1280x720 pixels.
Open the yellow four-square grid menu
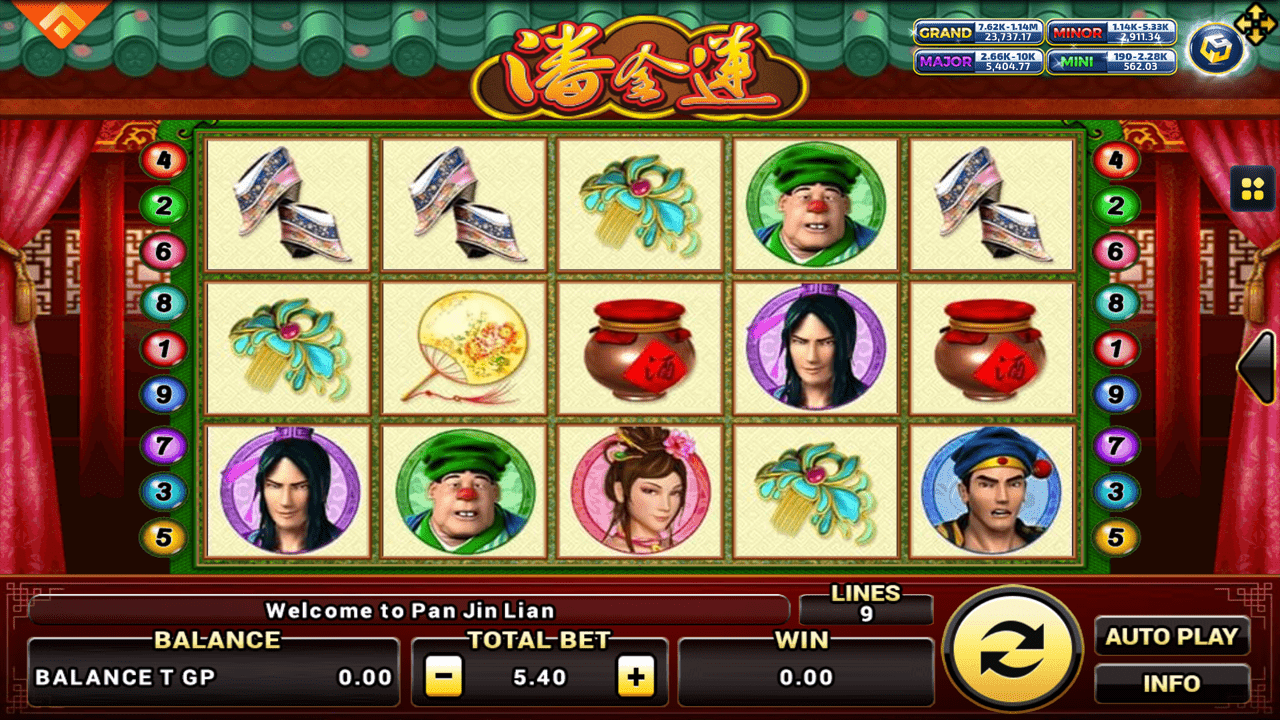tap(1252, 189)
